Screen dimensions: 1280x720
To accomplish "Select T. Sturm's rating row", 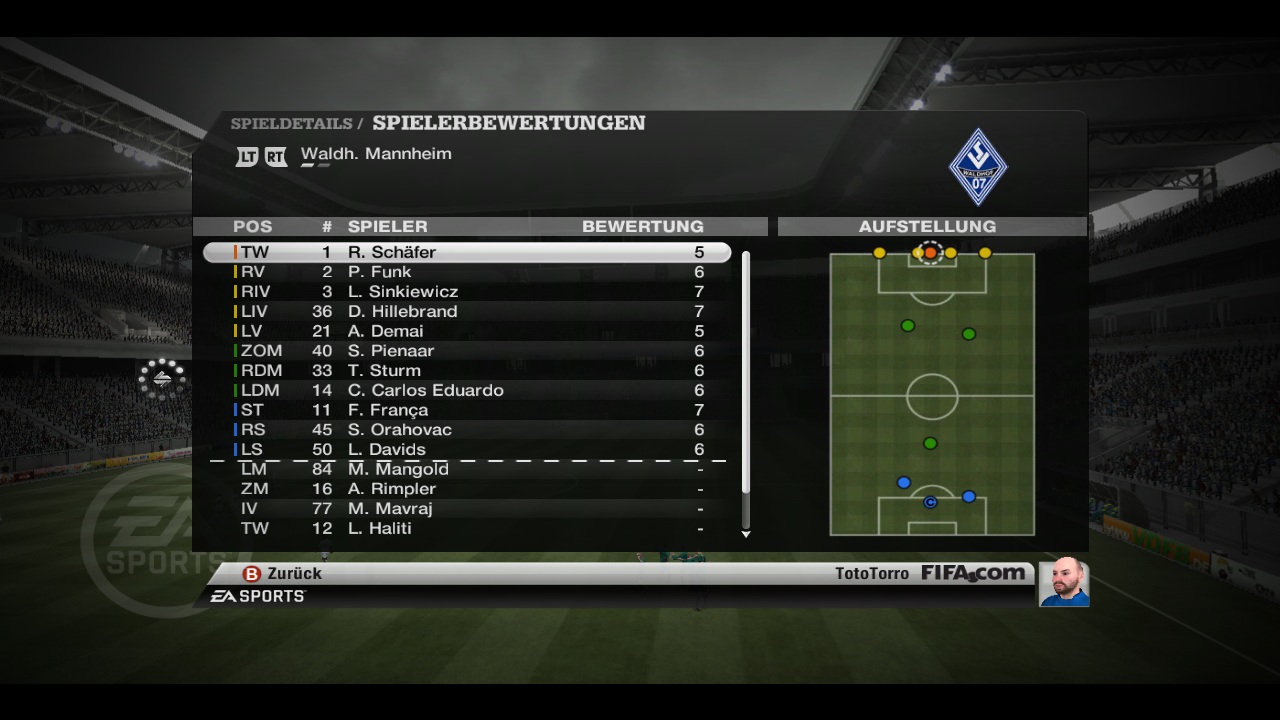I will pyautogui.click(x=467, y=371).
